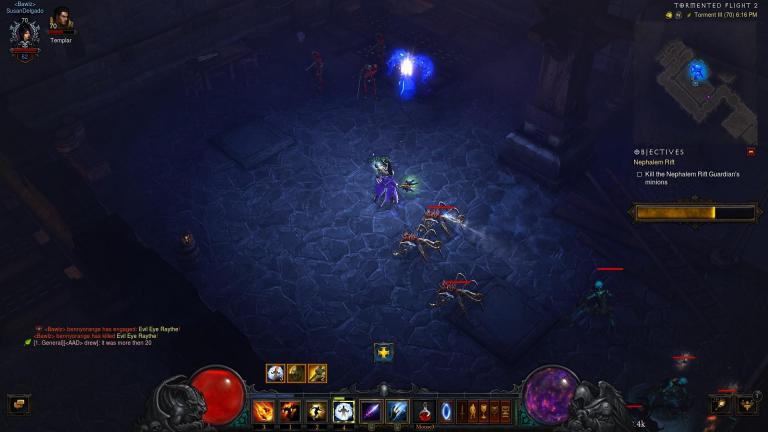Use the second action bar skill
Viewport: 768px width, 432px height.
(x=291, y=410)
